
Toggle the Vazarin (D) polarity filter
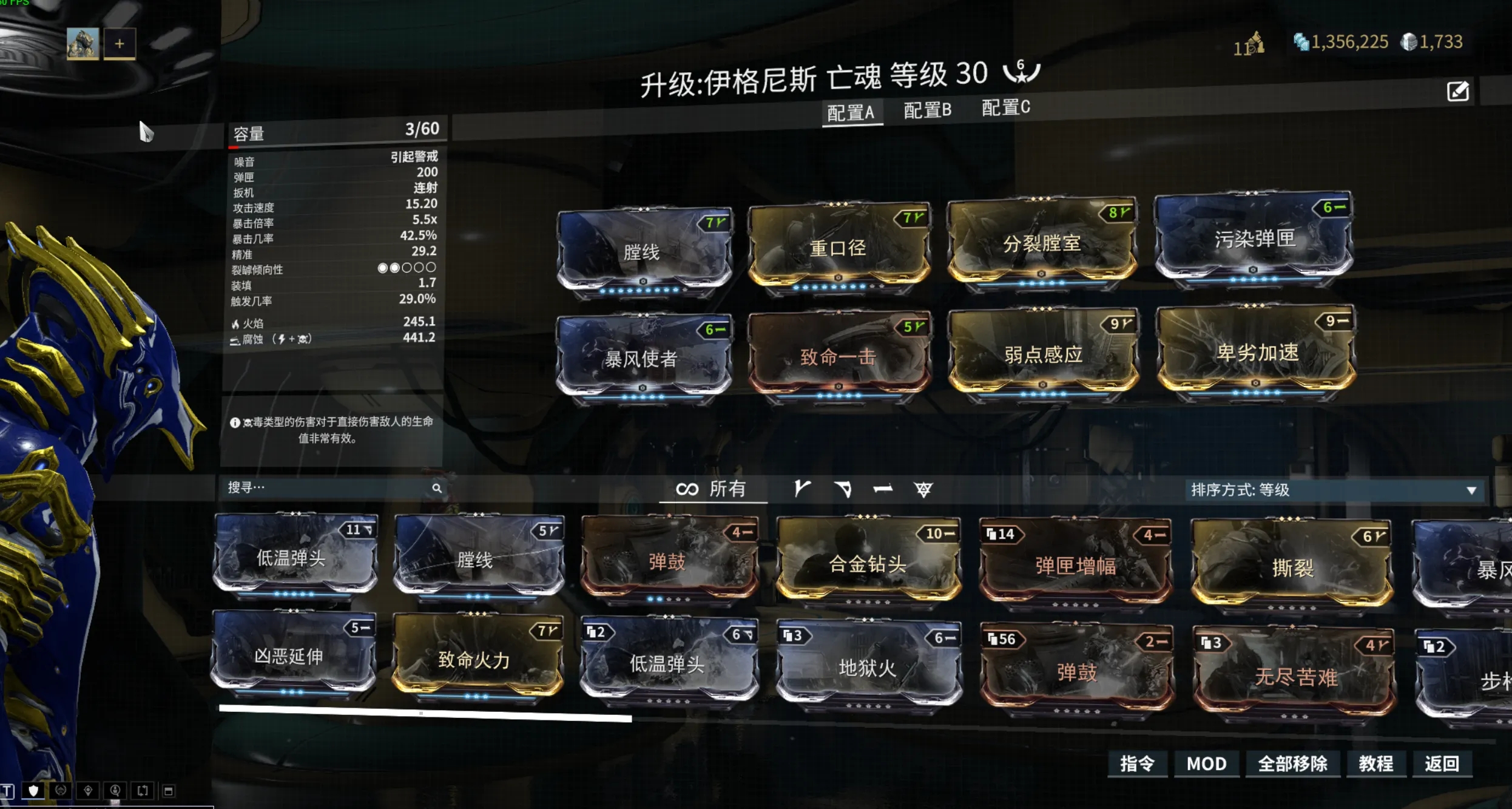pos(842,489)
